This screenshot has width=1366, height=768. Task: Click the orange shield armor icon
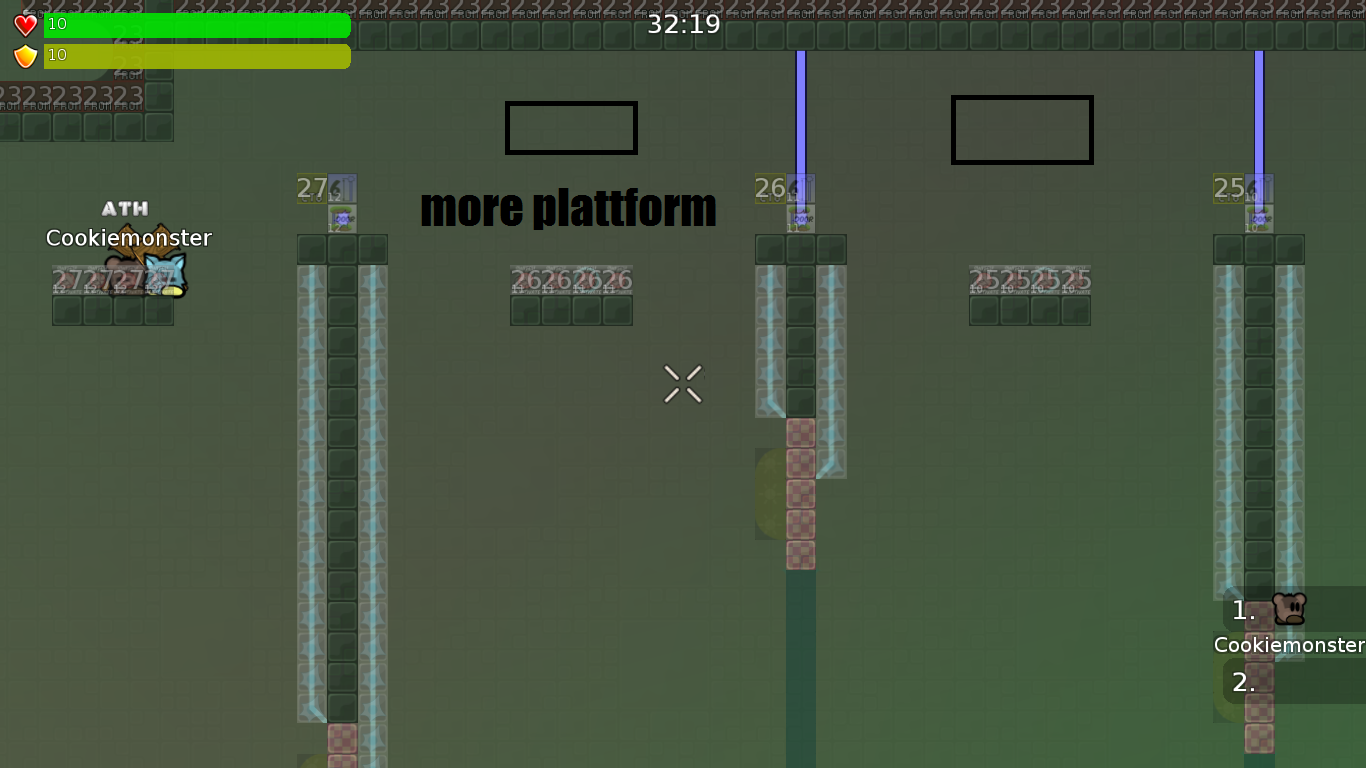24,56
